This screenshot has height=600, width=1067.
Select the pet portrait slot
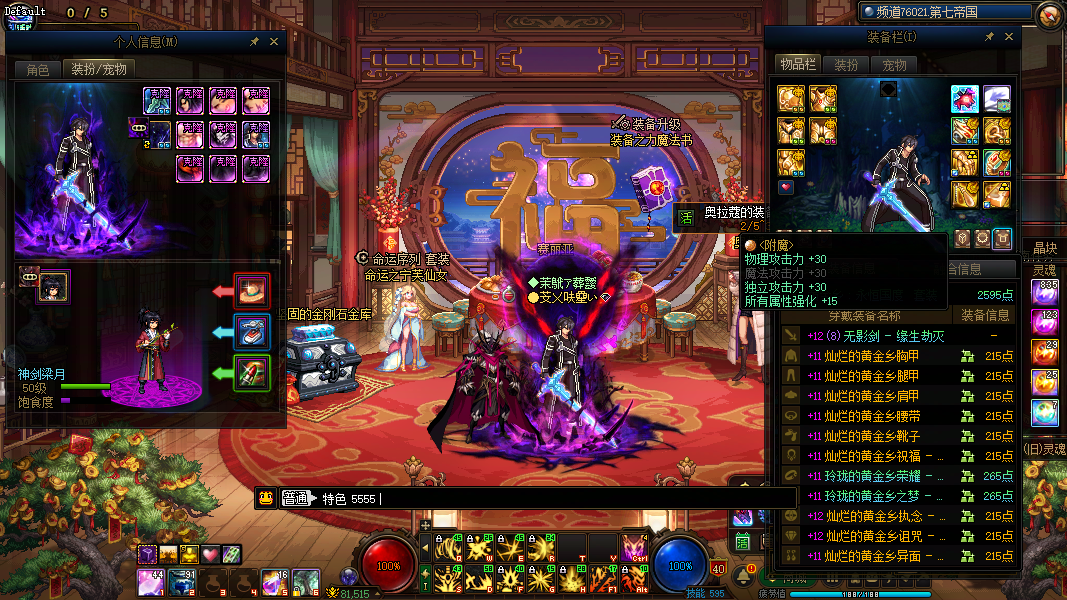[x=53, y=287]
